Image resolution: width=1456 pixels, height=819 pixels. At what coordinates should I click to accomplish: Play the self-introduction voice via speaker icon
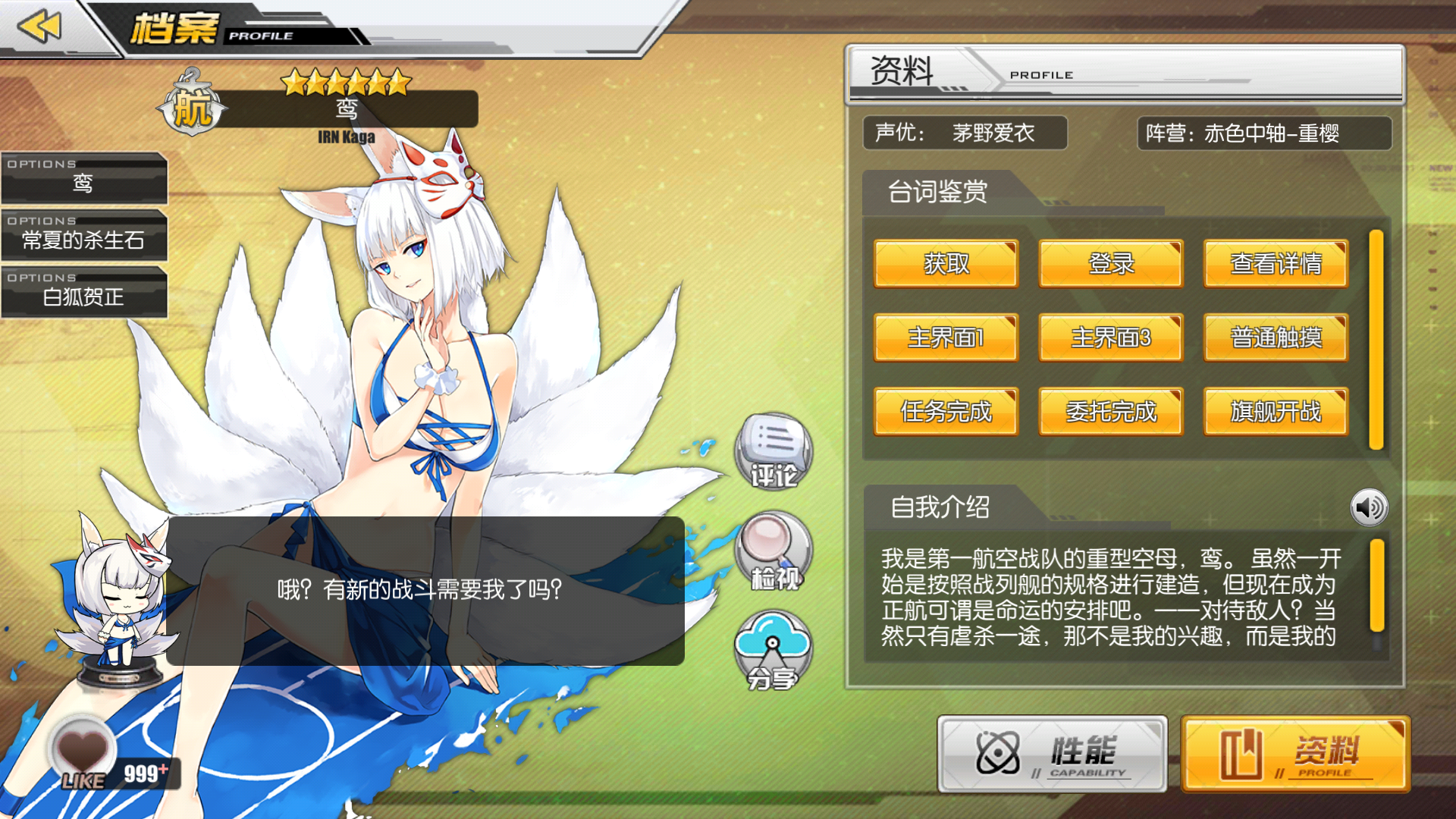[1370, 507]
